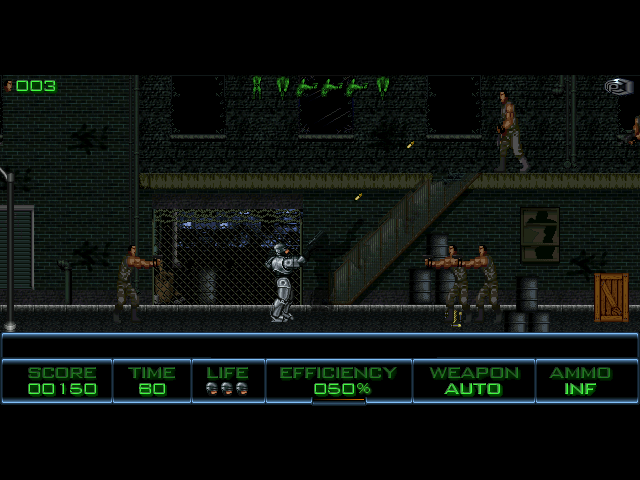The width and height of the screenshot is (640, 480).
Task: Click the OCP logo icon
Action: [619, 87]
